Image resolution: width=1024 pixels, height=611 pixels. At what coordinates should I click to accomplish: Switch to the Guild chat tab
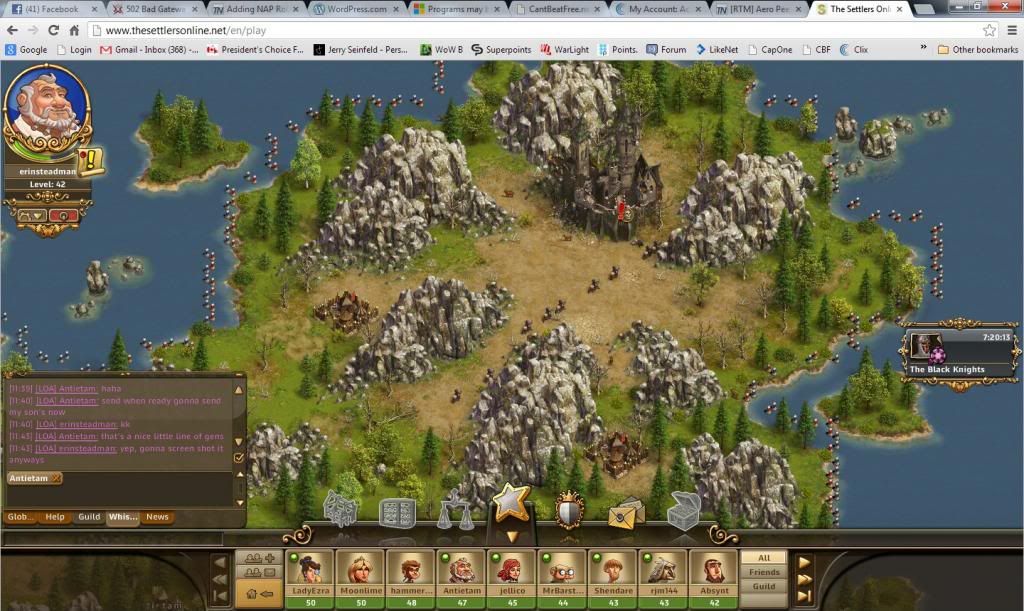click(89, 517)
